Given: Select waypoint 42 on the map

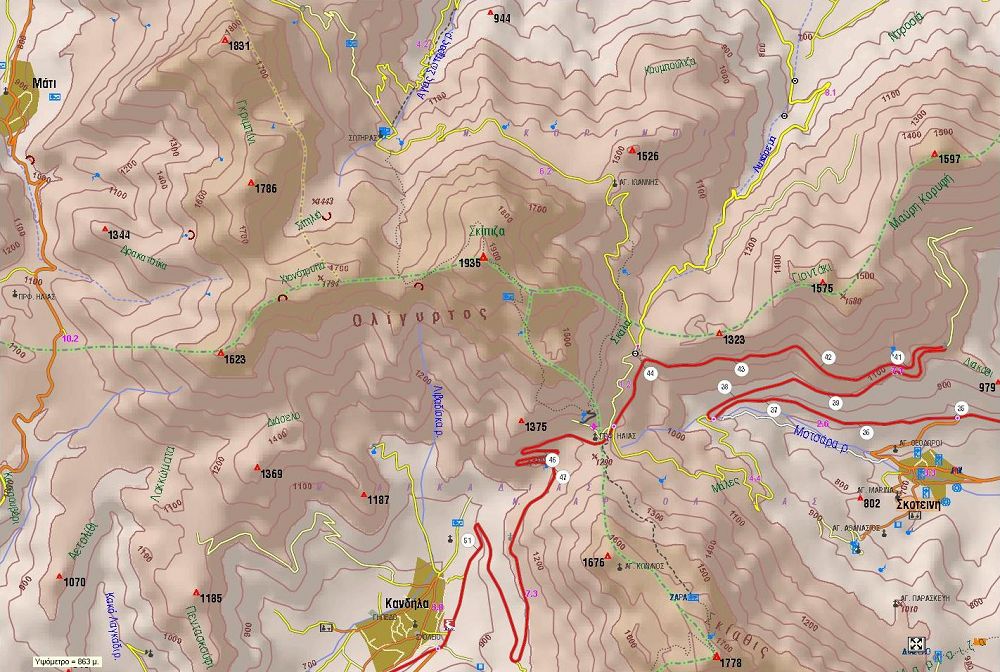Looking at the screenshot, I should tap(828, 357).
